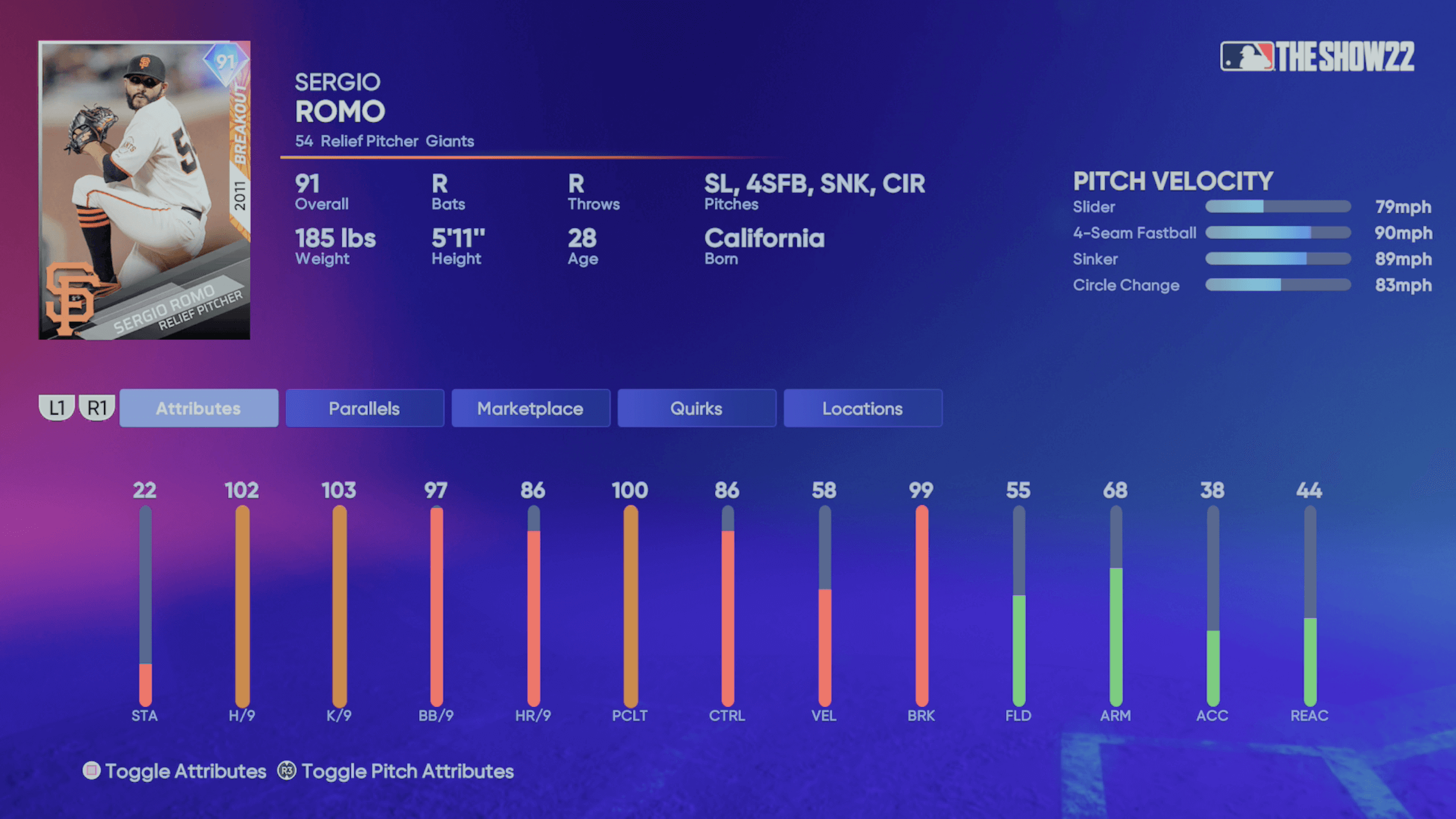
Task: Click the square button Toggle Attributes icon
Action: tap(91, 771)
